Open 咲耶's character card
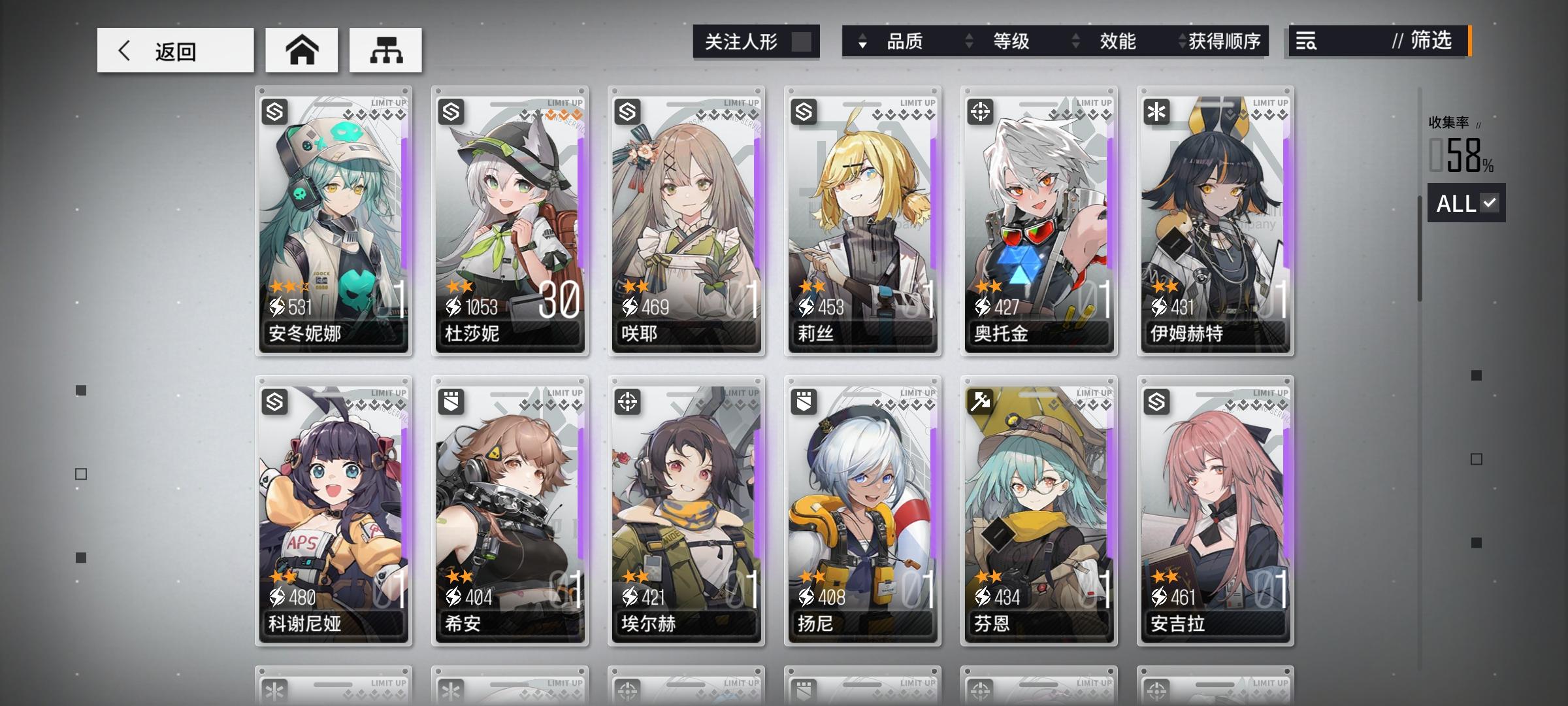Viewport: 1568px width, 706px height. [686, 222]
